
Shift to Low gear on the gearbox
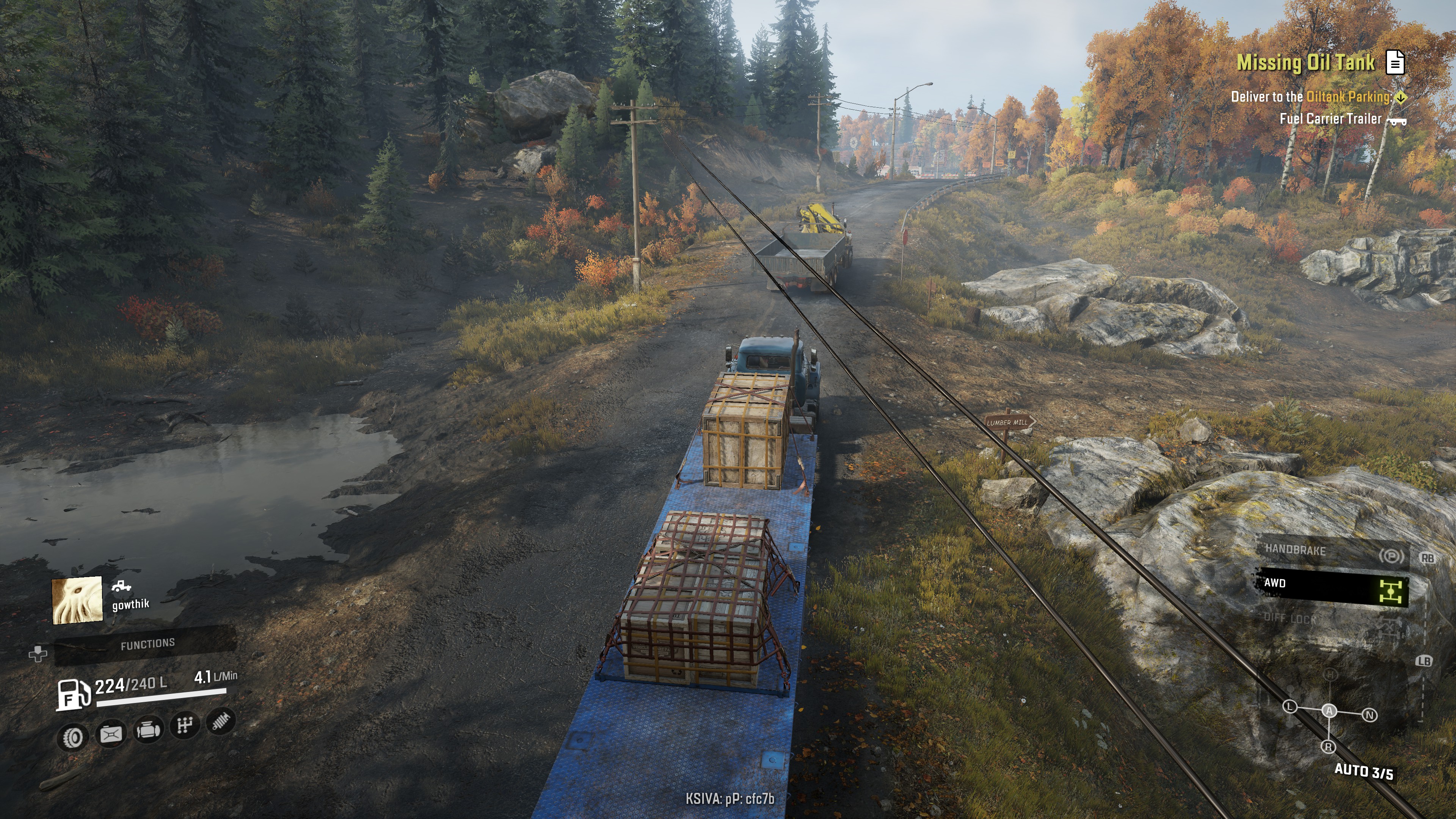[x=1289, y=706]
